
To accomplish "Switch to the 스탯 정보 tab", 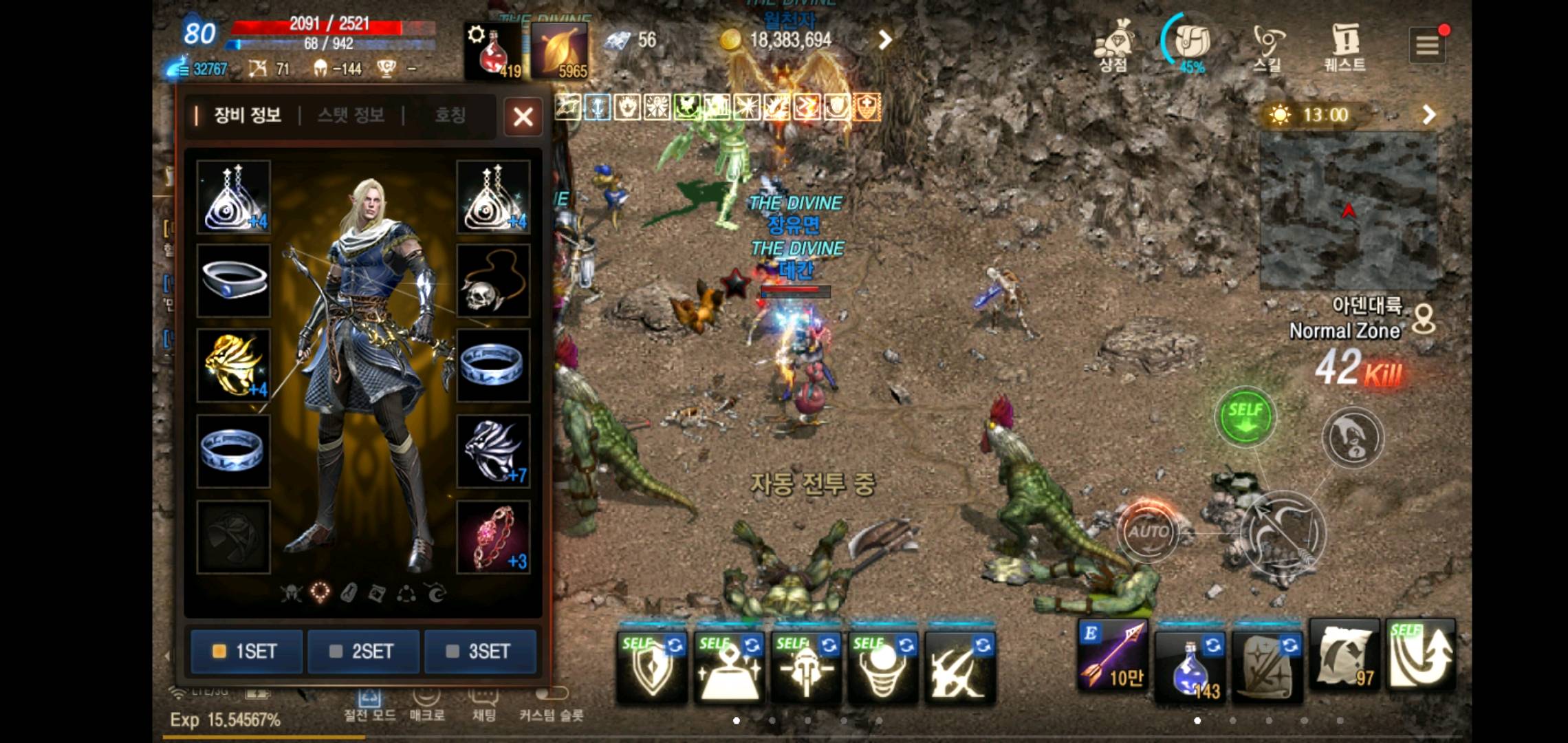I will coord(351,115).
